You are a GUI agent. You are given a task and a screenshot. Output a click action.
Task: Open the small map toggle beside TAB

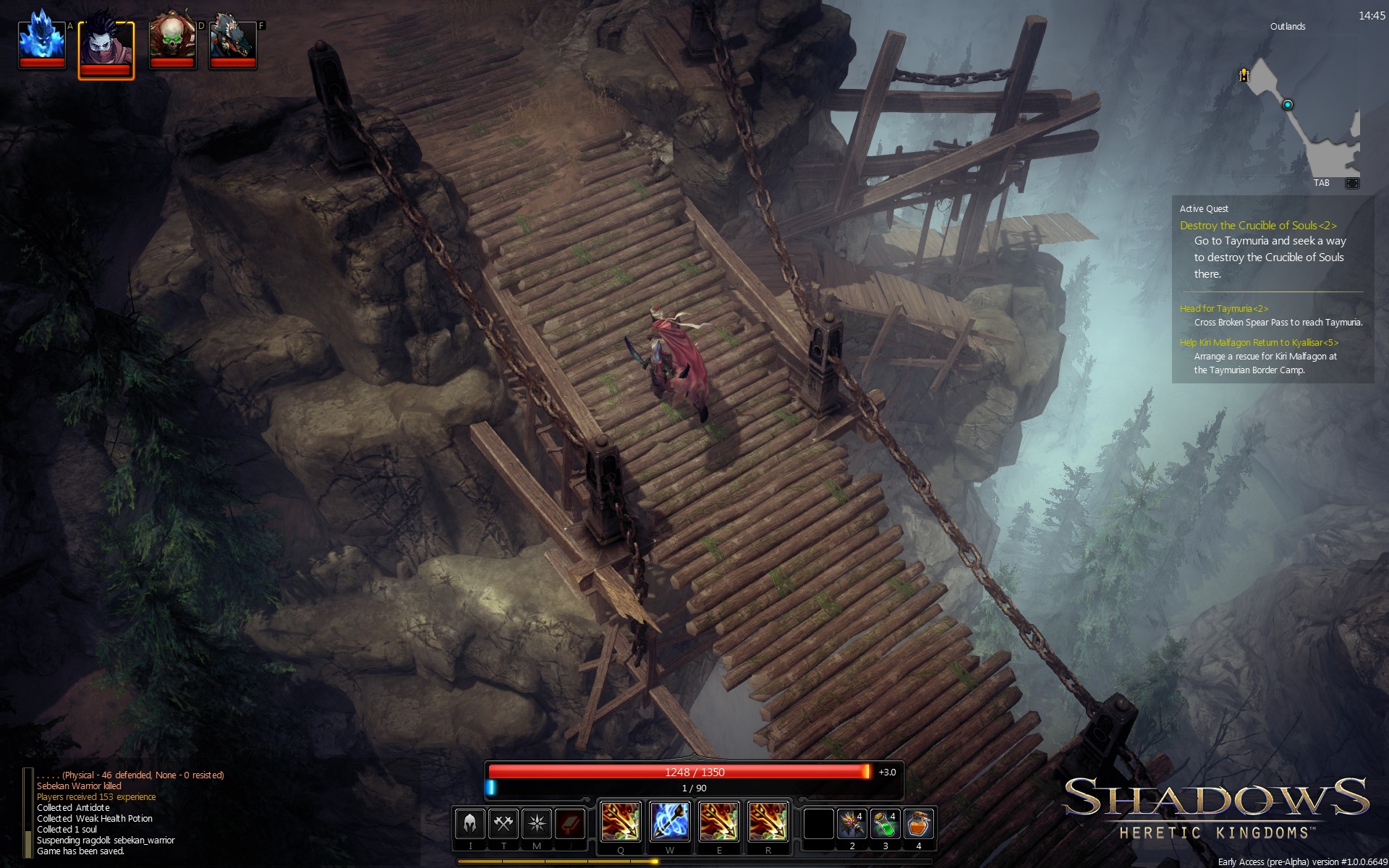[x=1352, y=183]
